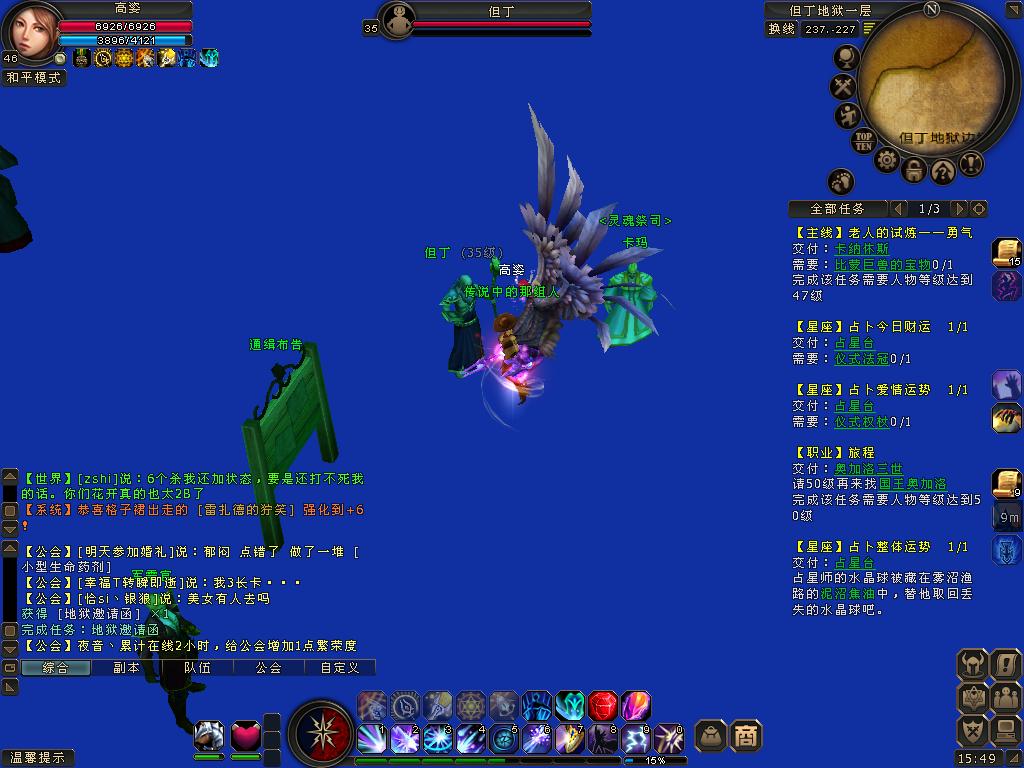Open the helmet character menu icon
Viewport: 1024px width, 768px height.
point(971,664)
